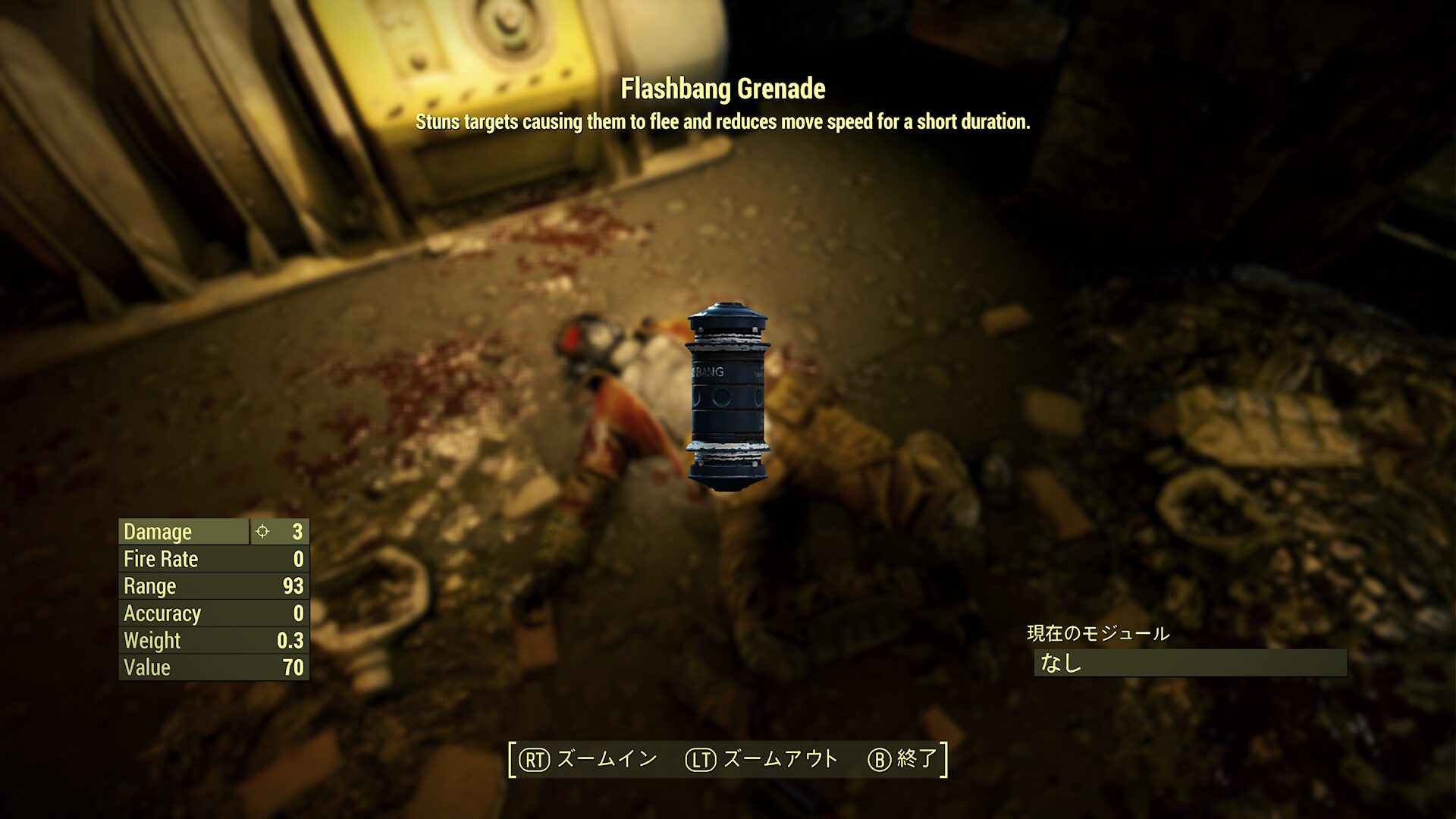The image size is (1456, 819).
Task: Click the Damage value of 3
Action: click(x=297, y=532)
